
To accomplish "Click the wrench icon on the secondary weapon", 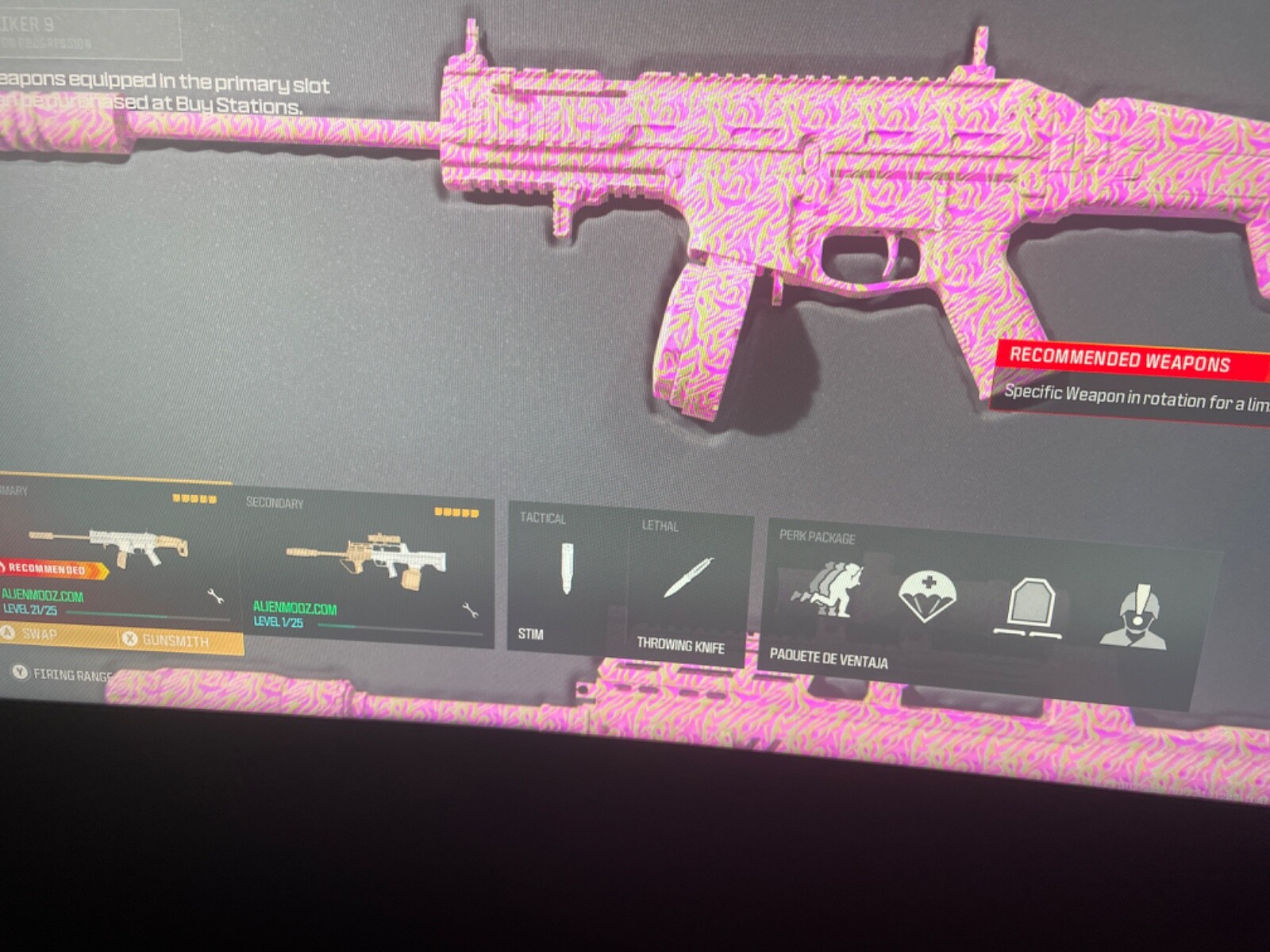I will tap(468, 611).
